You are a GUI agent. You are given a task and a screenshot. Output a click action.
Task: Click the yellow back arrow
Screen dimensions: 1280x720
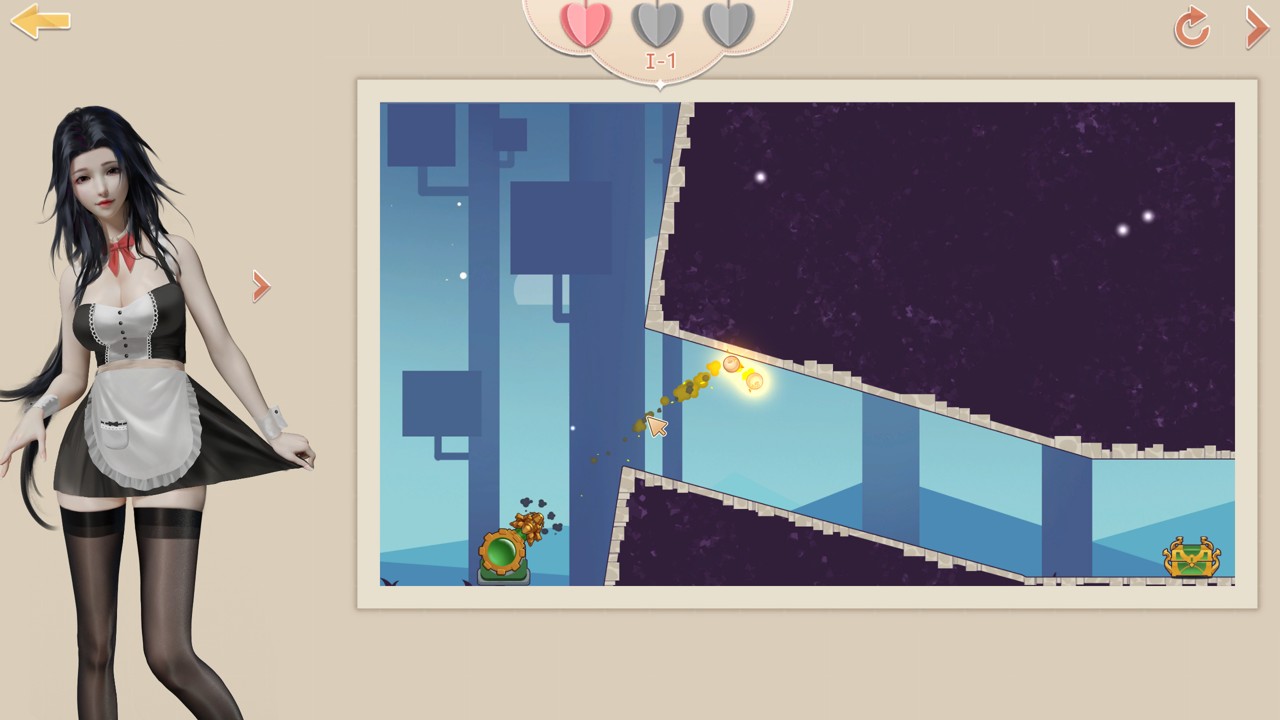tap(40, 22)
